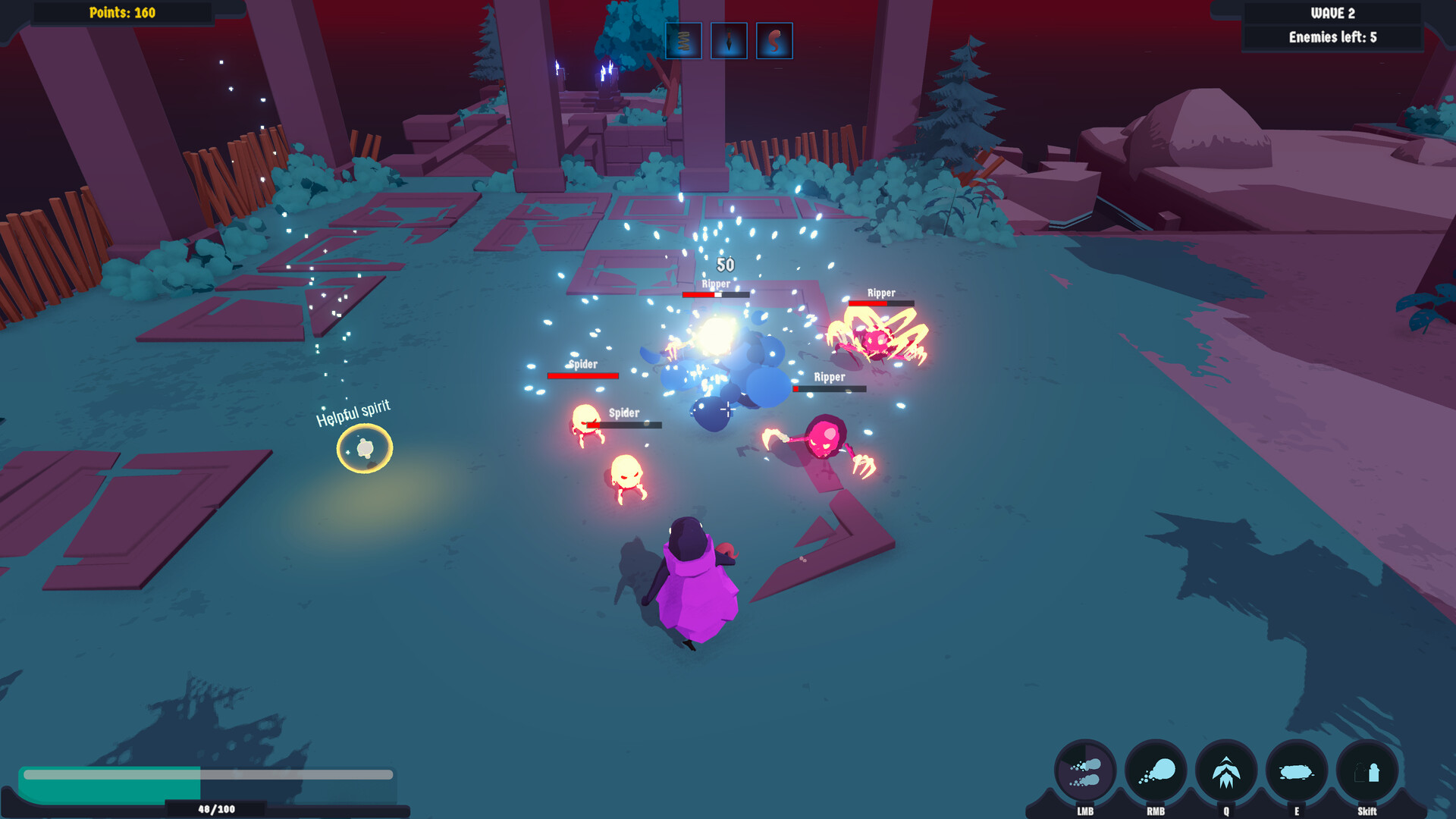Click the 50 damage number popup
1456x819 pixels.
pyautogui.click(x=725, y=266)
